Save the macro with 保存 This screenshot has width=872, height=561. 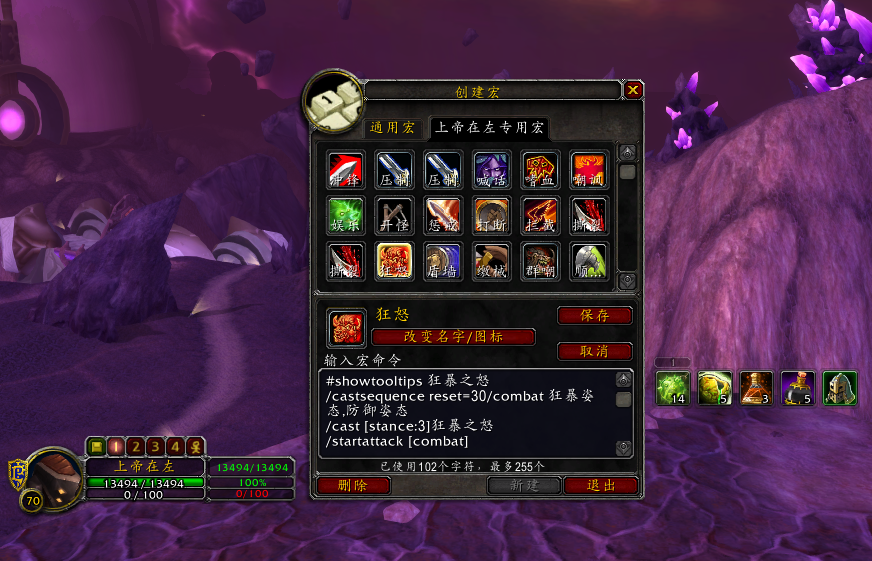(x=594, y=316)
